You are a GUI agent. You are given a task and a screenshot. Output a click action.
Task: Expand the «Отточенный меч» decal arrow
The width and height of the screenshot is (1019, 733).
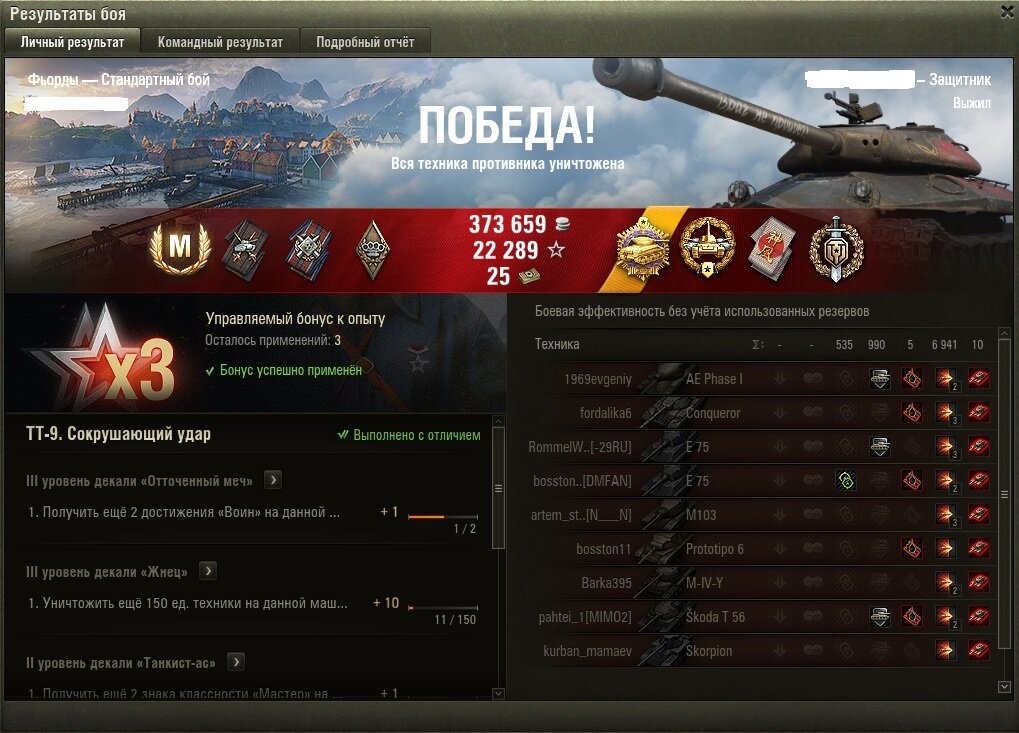coord(273,481)
